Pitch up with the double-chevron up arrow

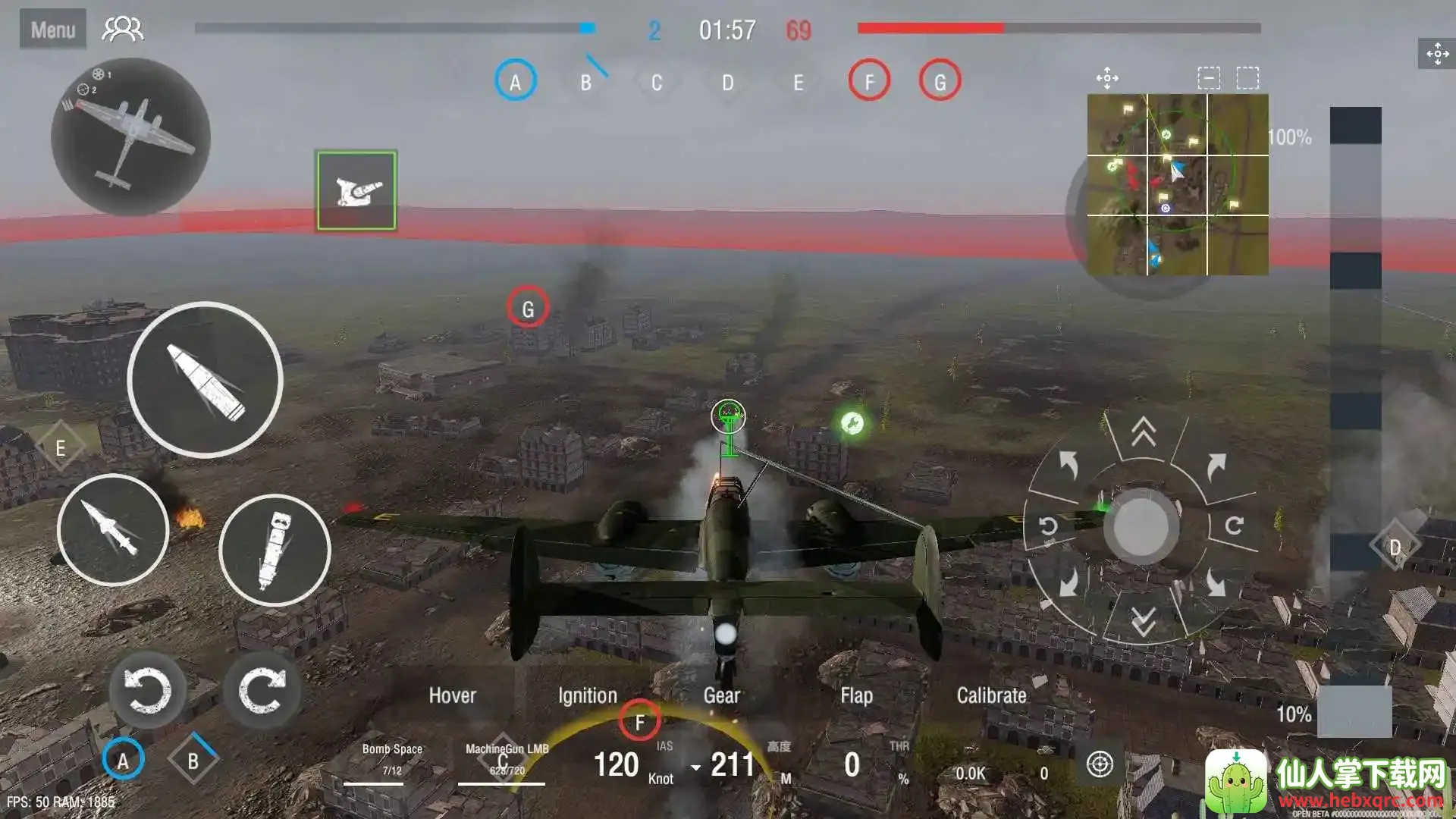pos(1144,432)
